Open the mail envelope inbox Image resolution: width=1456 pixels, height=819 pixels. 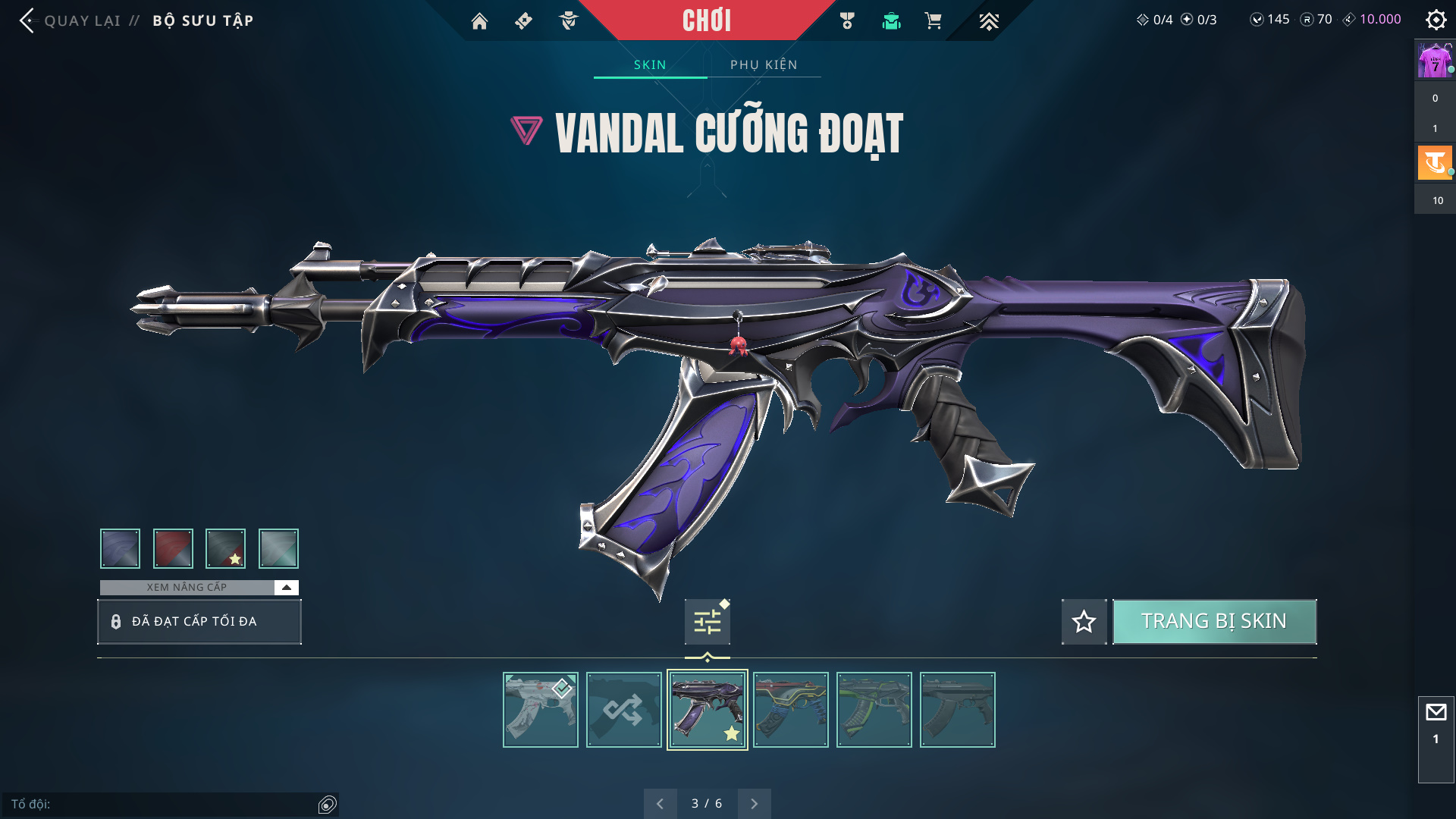(1436, 713)
